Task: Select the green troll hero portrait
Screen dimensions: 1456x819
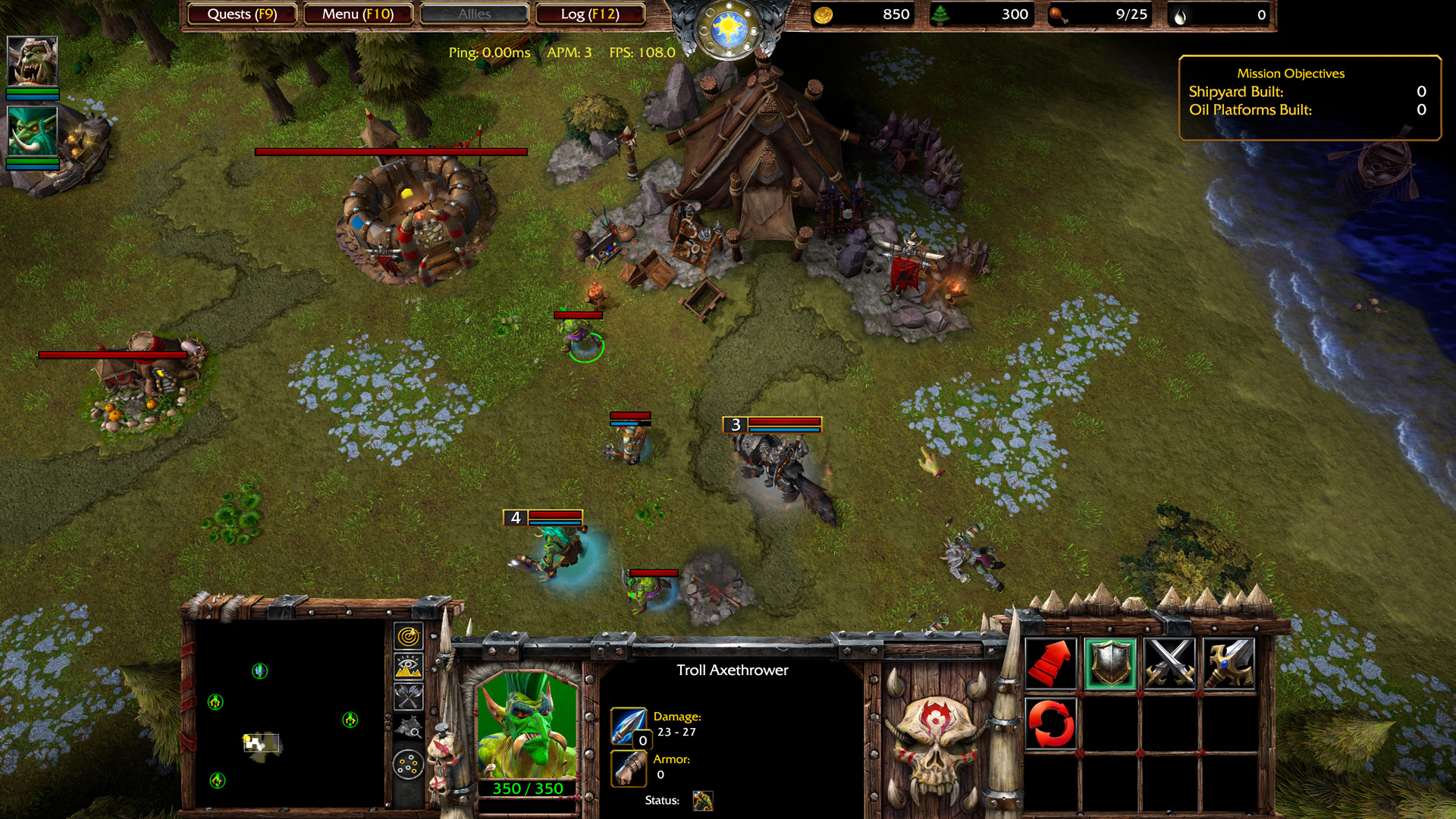Action: [32, 131]
